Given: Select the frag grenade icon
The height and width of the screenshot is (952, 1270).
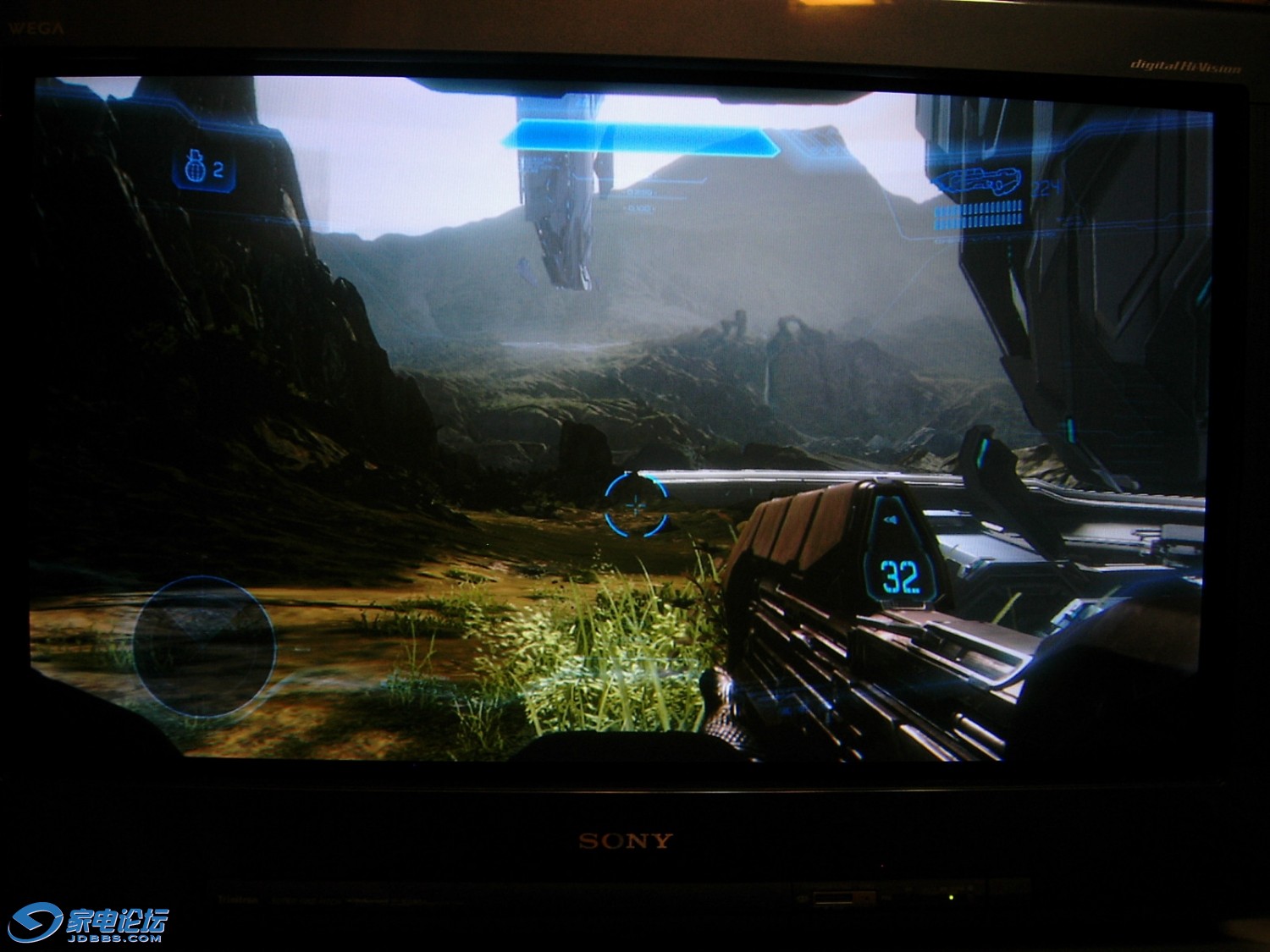Looking at the screenshot, I should (193, 168).
